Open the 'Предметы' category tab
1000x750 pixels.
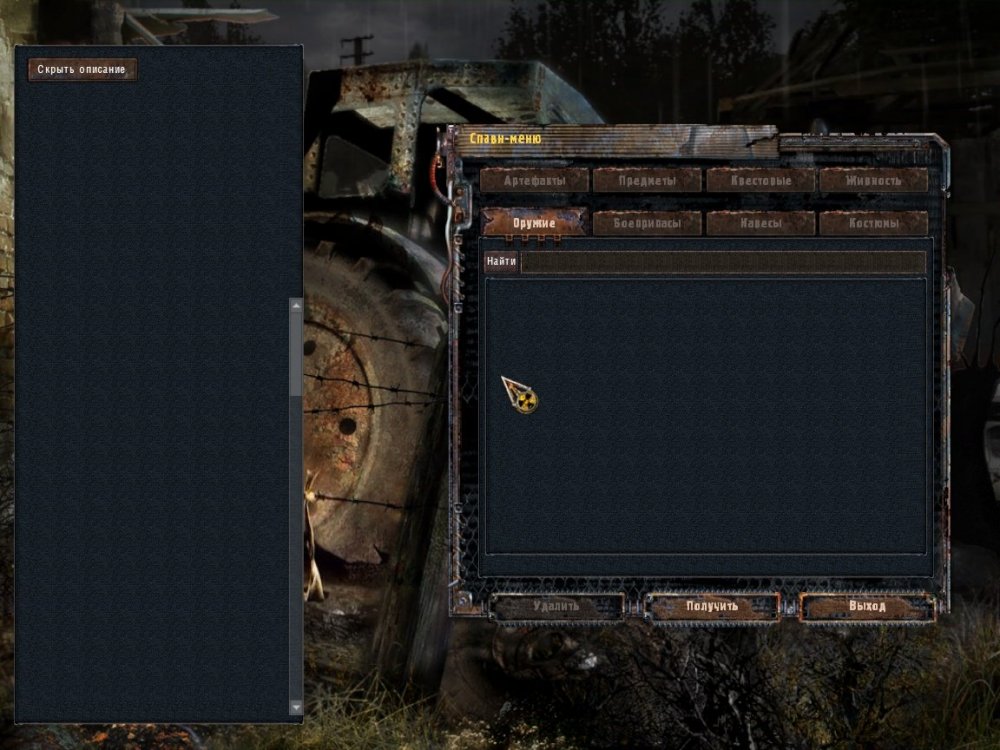point(647,181)
